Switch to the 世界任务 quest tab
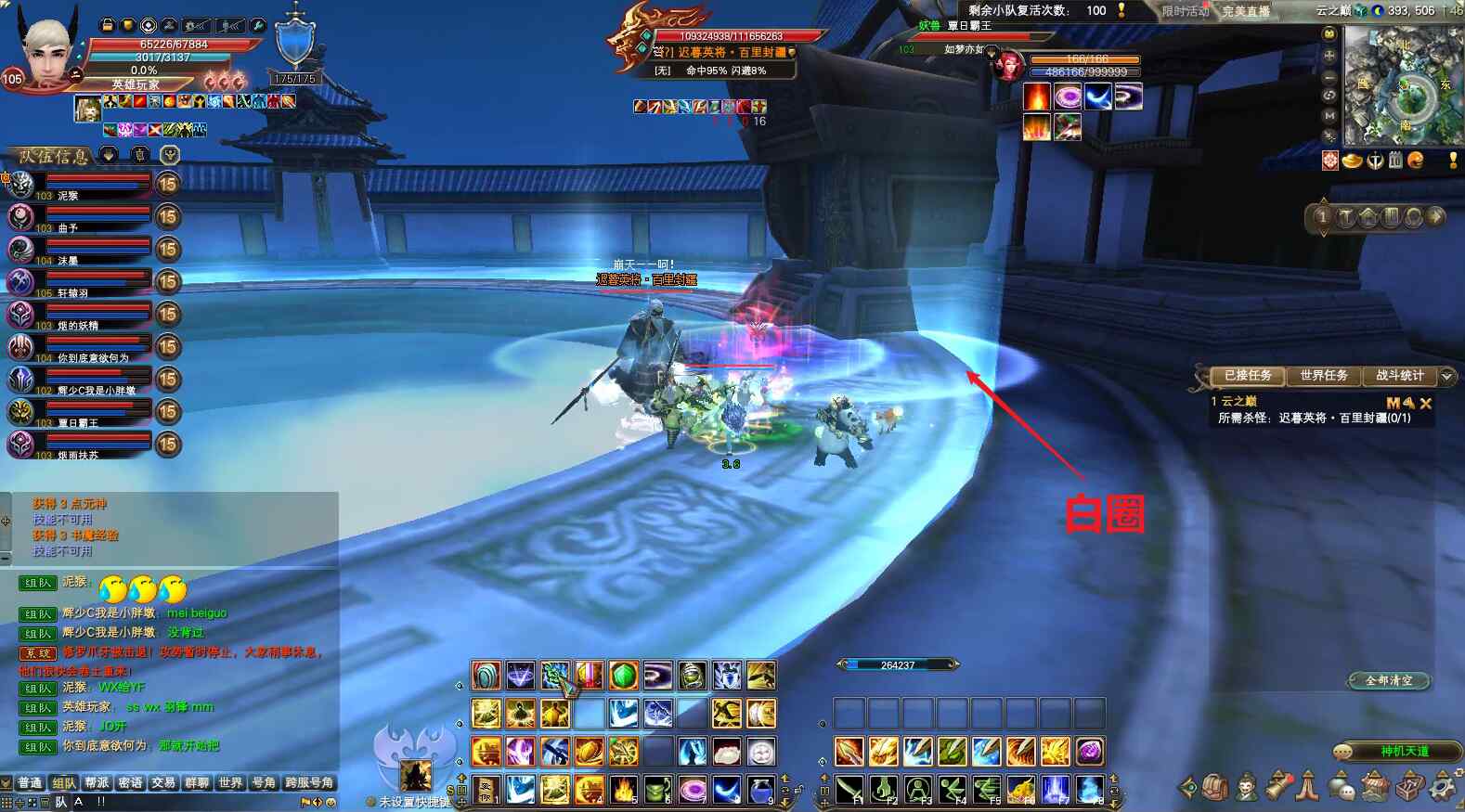Viewport: 1465px width, 812px height. 1323,376
